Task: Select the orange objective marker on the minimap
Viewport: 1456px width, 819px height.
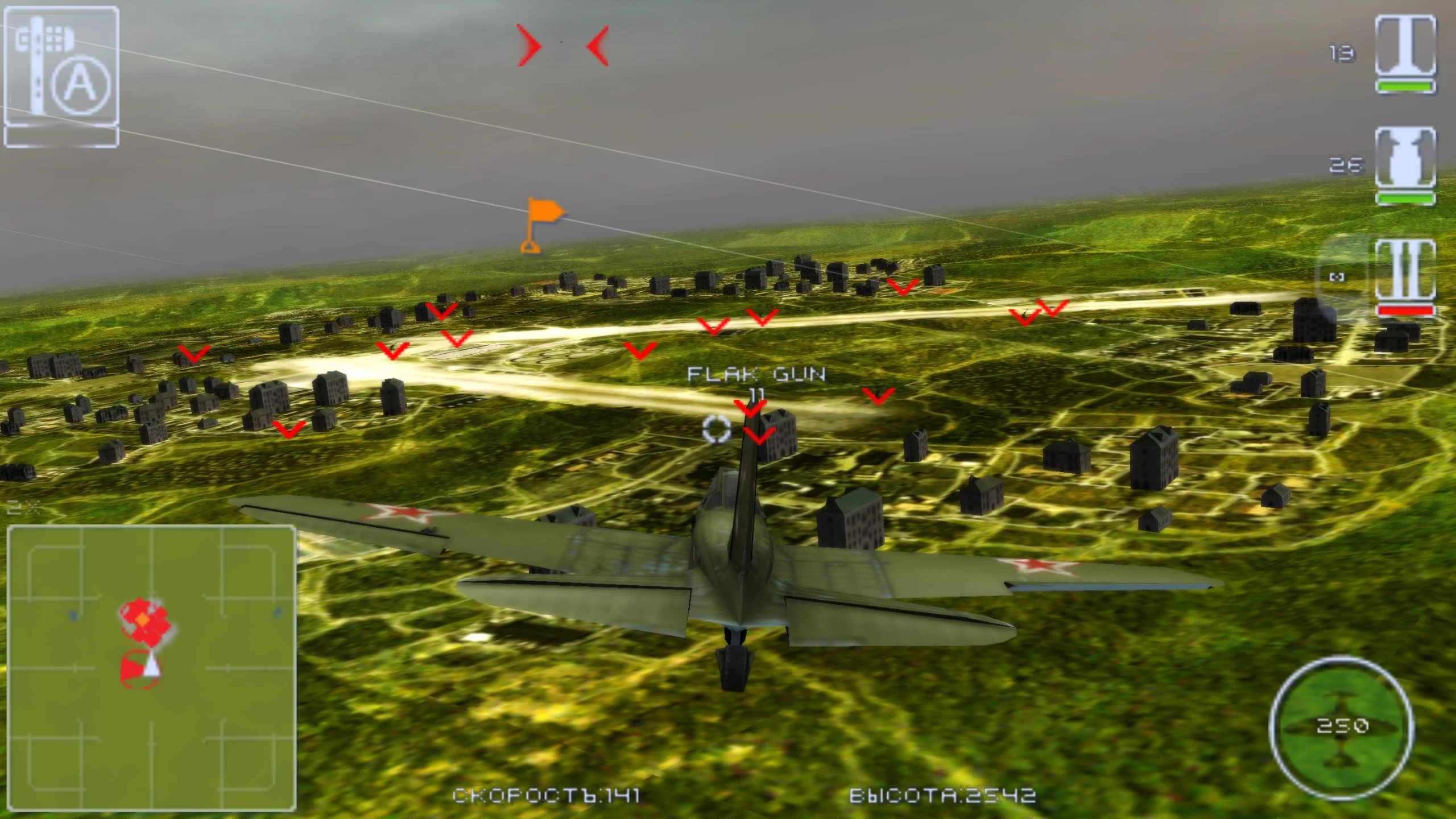Action: tap(143, 618)
